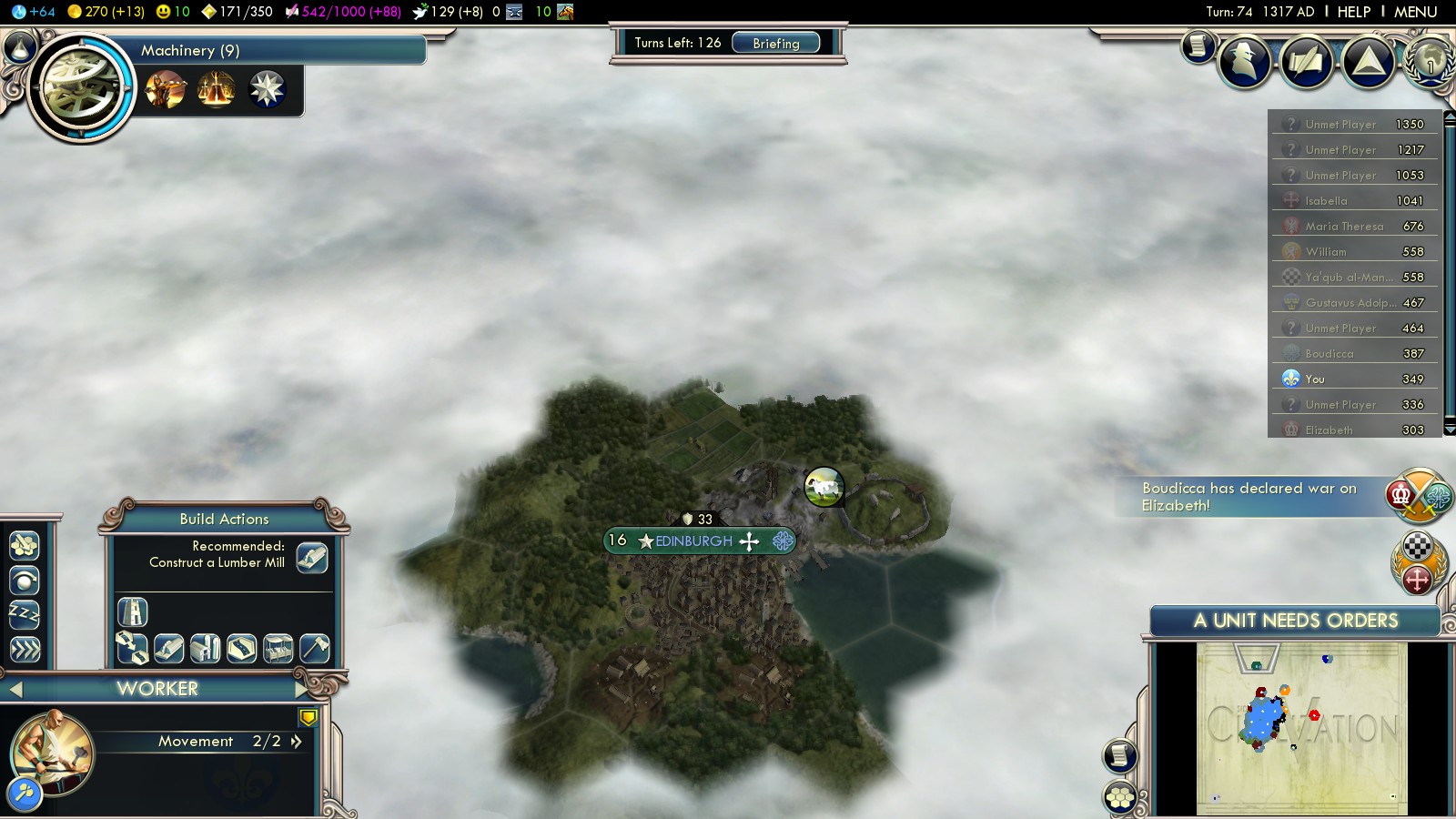Open social policies triangle icon
The height and width of the screenshot is (819, 1456).
1368,62
